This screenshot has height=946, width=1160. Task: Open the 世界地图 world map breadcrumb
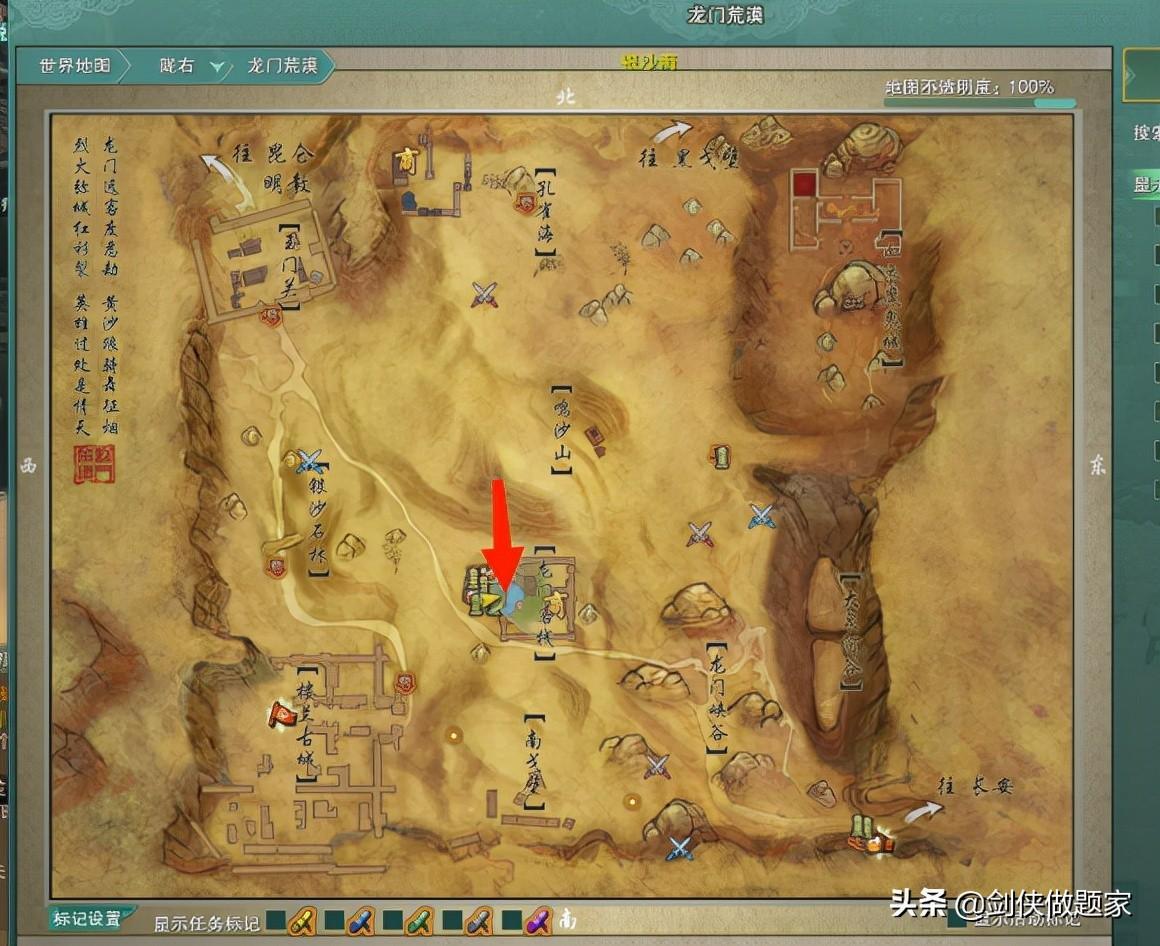pos(73,67)
